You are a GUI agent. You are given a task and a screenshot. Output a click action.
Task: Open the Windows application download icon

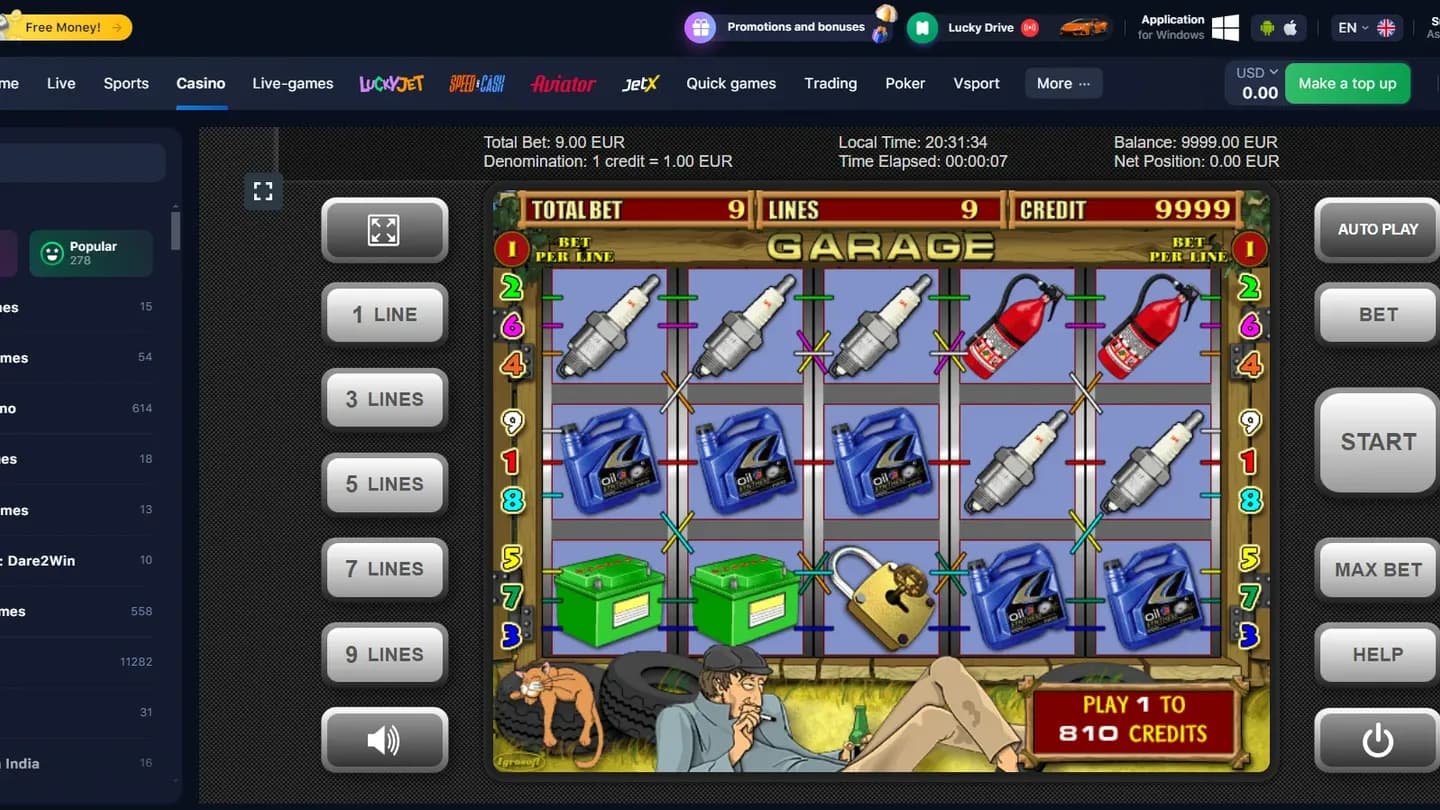[1224, 28]
